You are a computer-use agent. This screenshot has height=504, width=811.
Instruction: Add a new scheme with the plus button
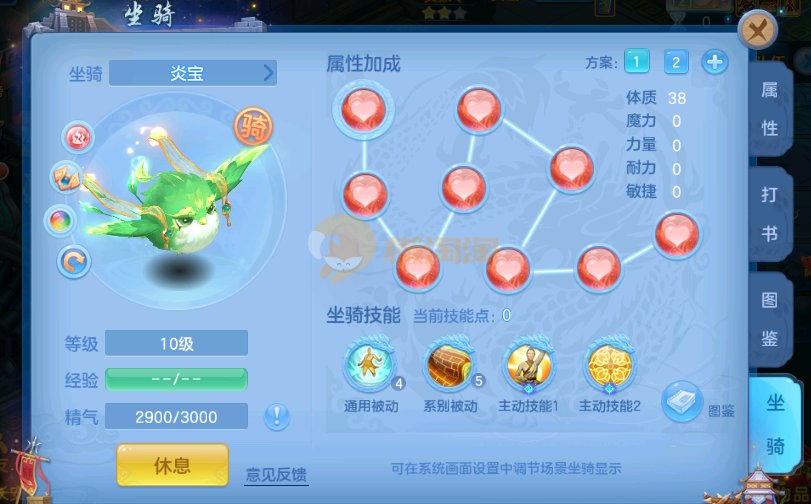pyautogui.click(x=715, y=62)
